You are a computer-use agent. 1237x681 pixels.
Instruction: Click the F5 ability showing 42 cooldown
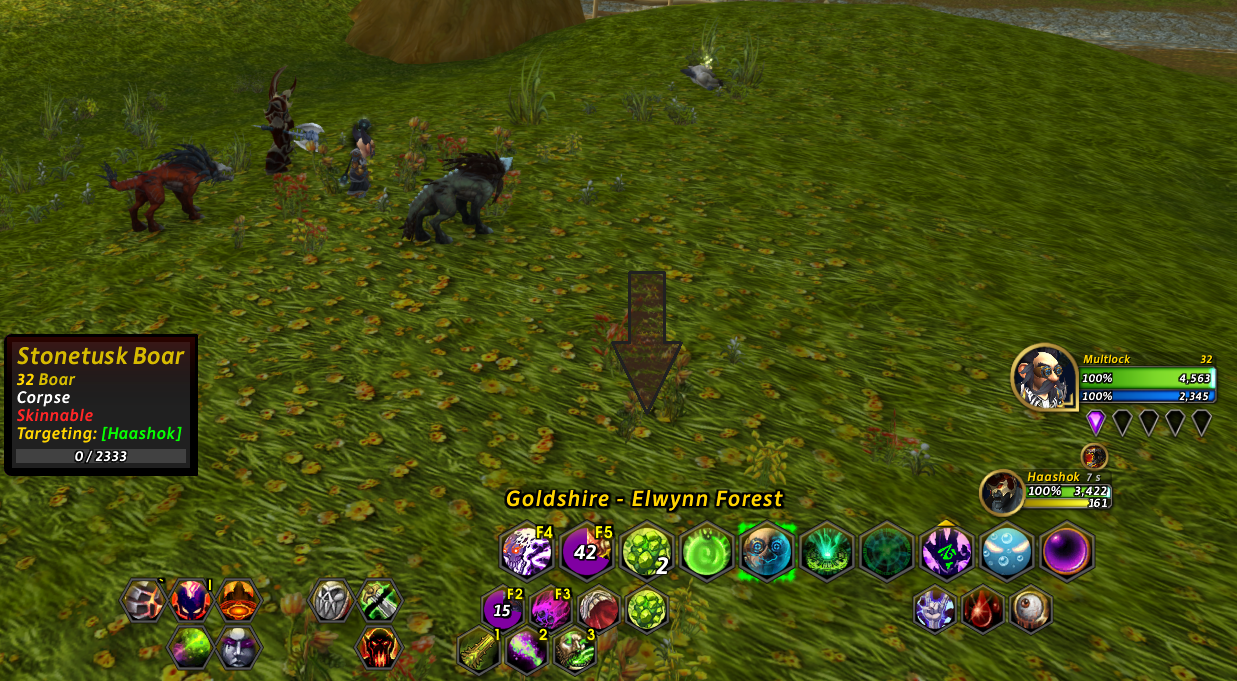click(587, 551)
